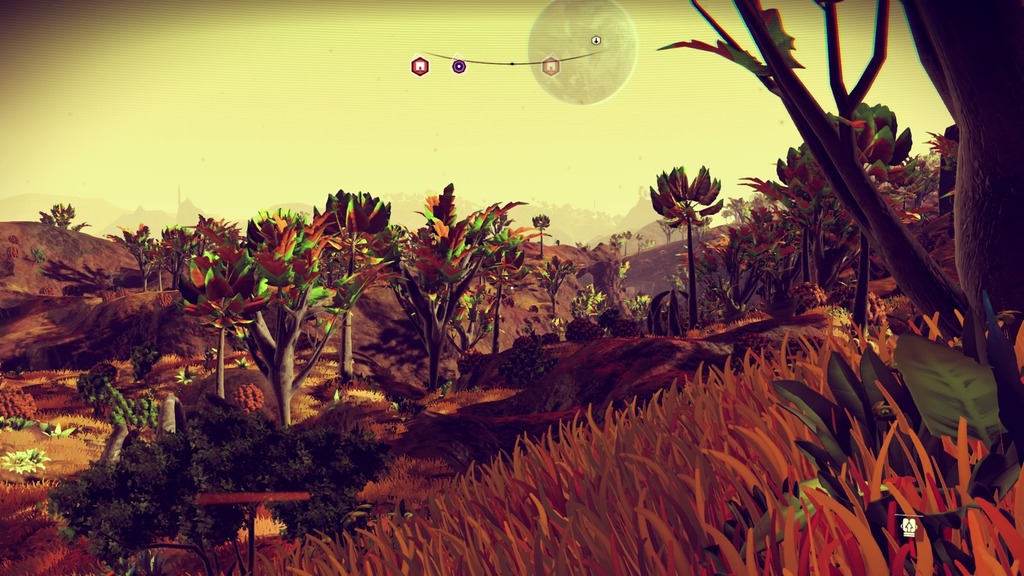Click the purple circular compass marker

pos(459,66)
